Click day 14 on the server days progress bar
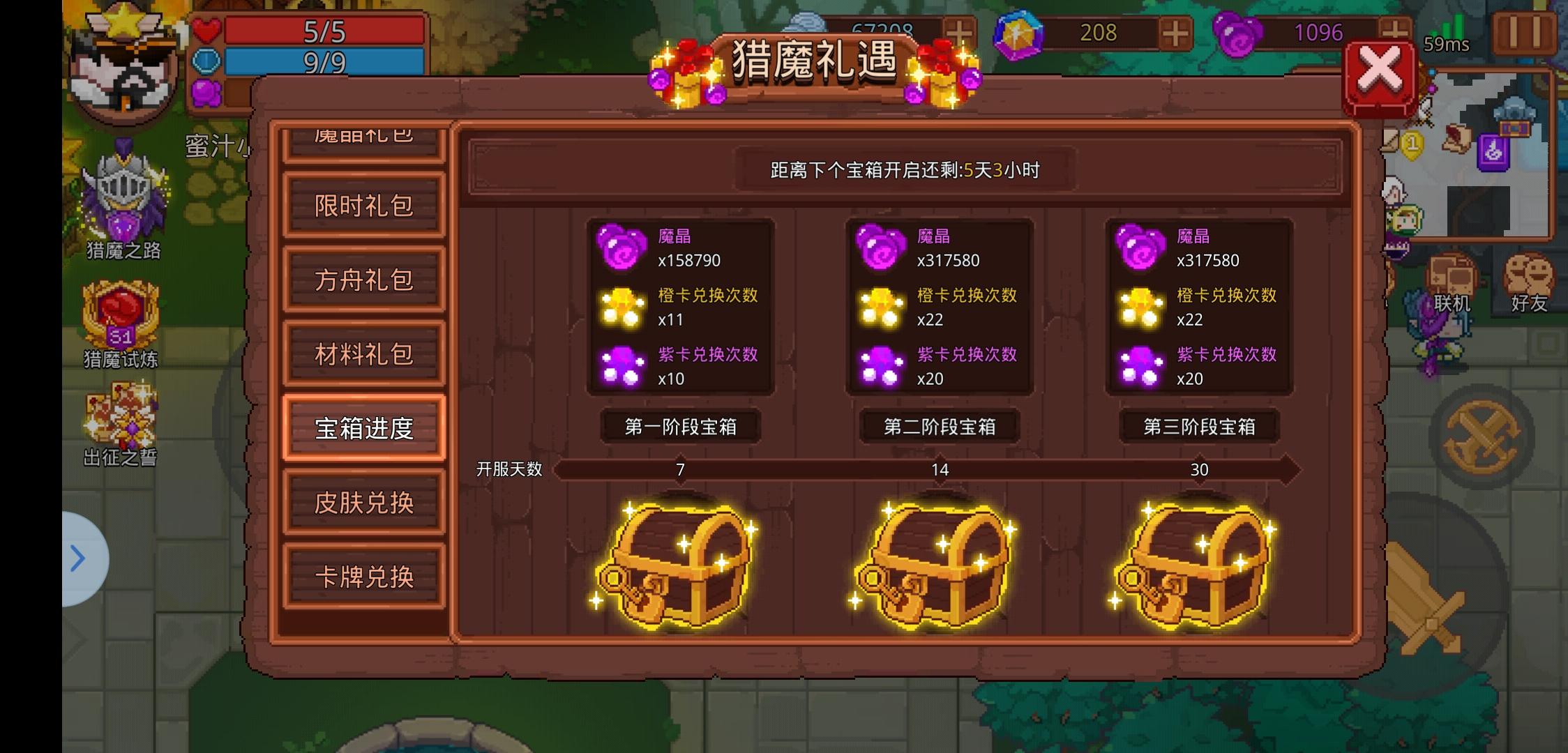1568x753 pixels. (x=940, y=470)
